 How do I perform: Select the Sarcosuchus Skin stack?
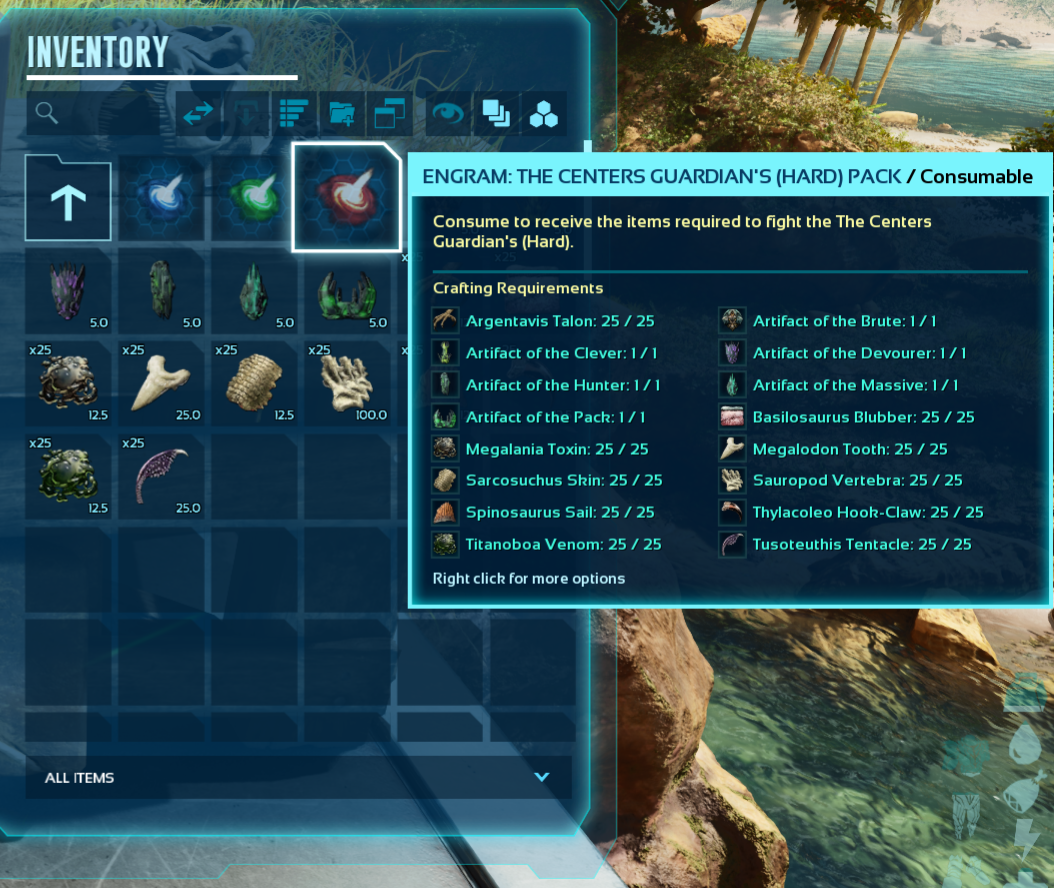pyautogui.click(x=254, y=383)
